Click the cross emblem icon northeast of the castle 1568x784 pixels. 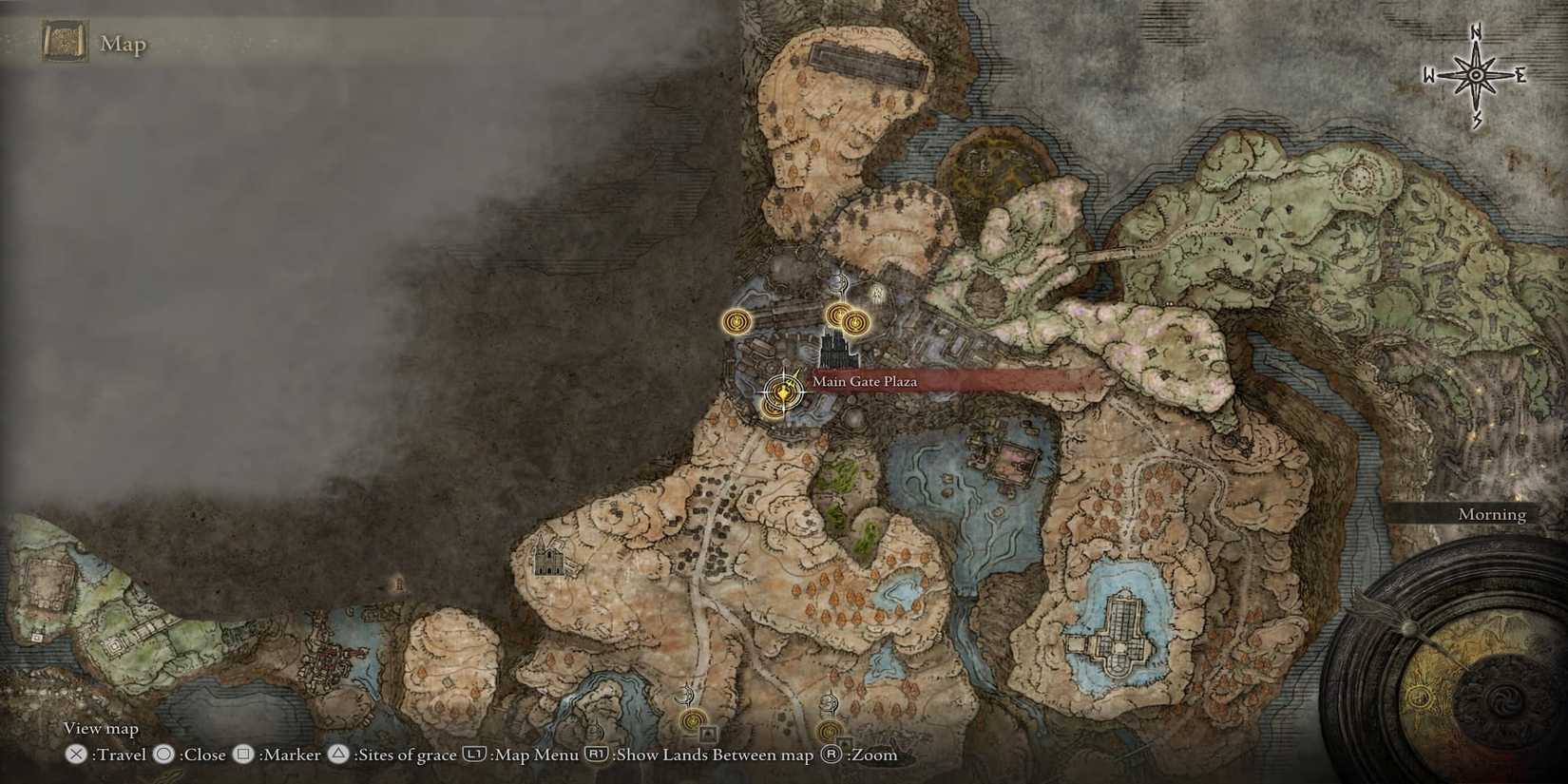[876, 292]
